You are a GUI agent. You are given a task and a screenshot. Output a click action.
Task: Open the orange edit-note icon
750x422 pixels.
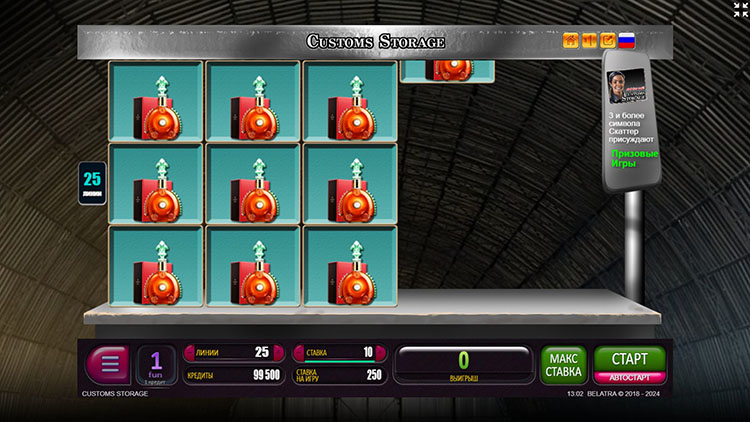tap(607, 41)
